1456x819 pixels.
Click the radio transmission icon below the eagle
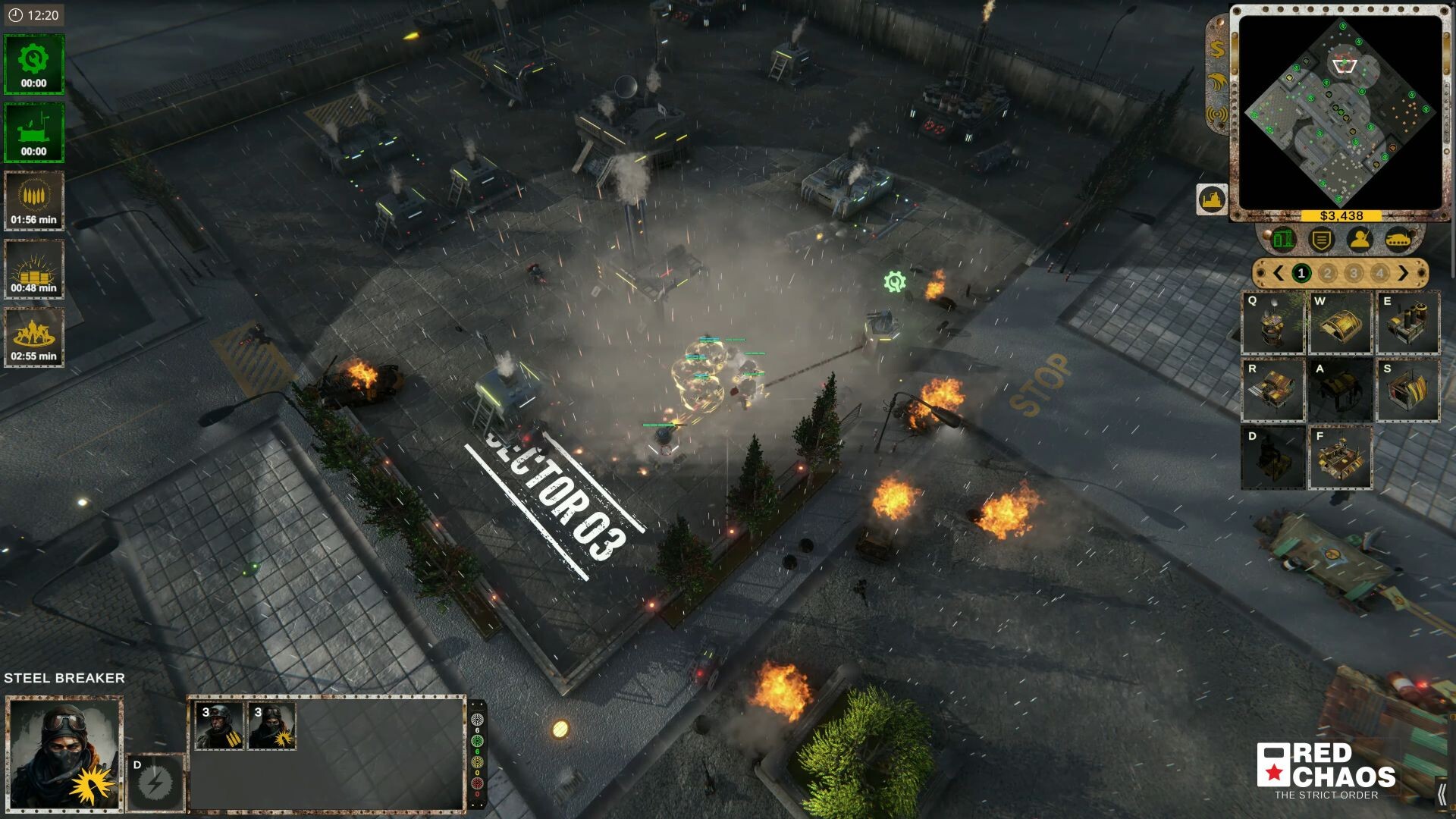pos(1216,114)
